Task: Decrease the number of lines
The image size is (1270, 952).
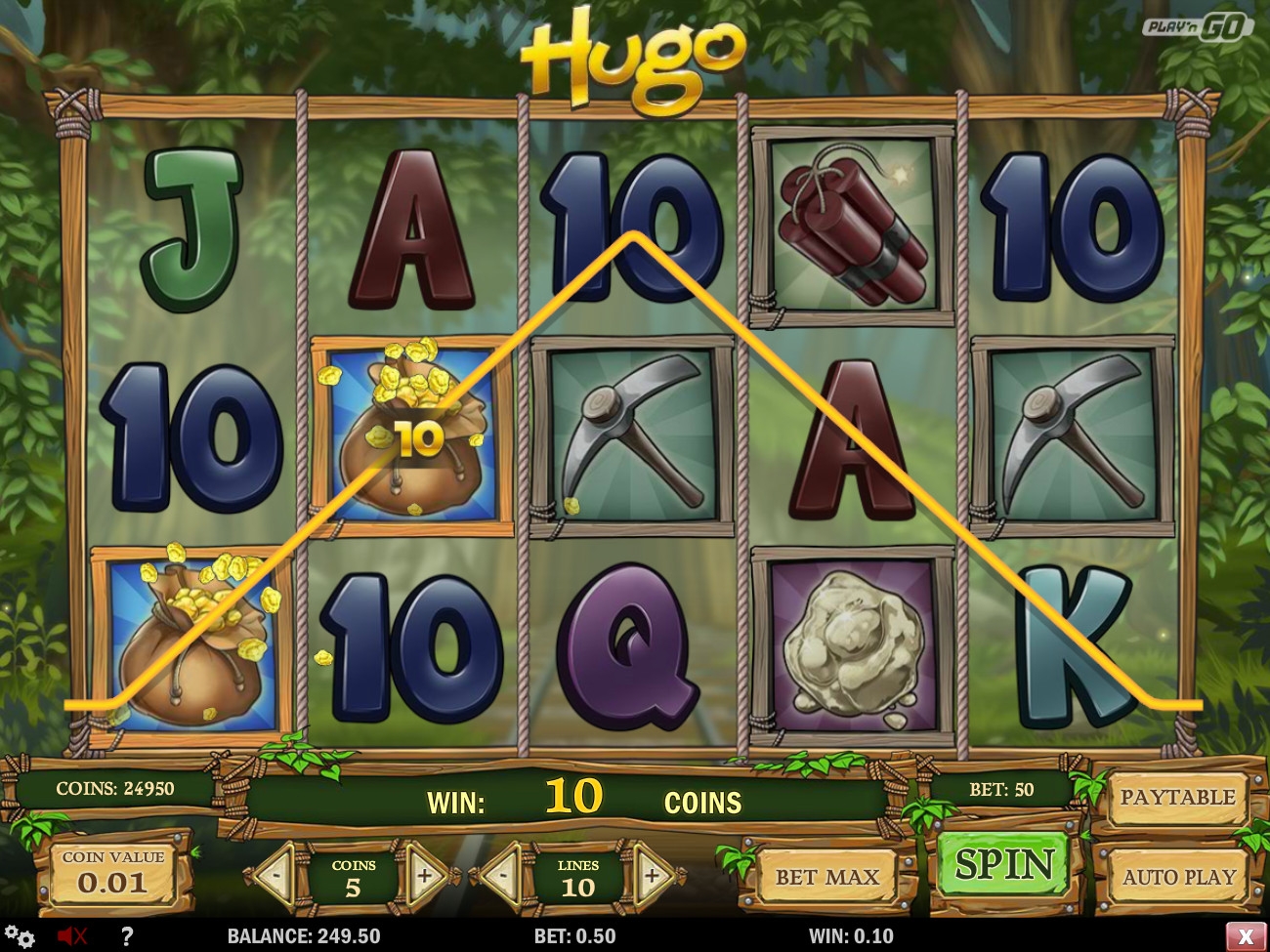Action: click(504, 876)
